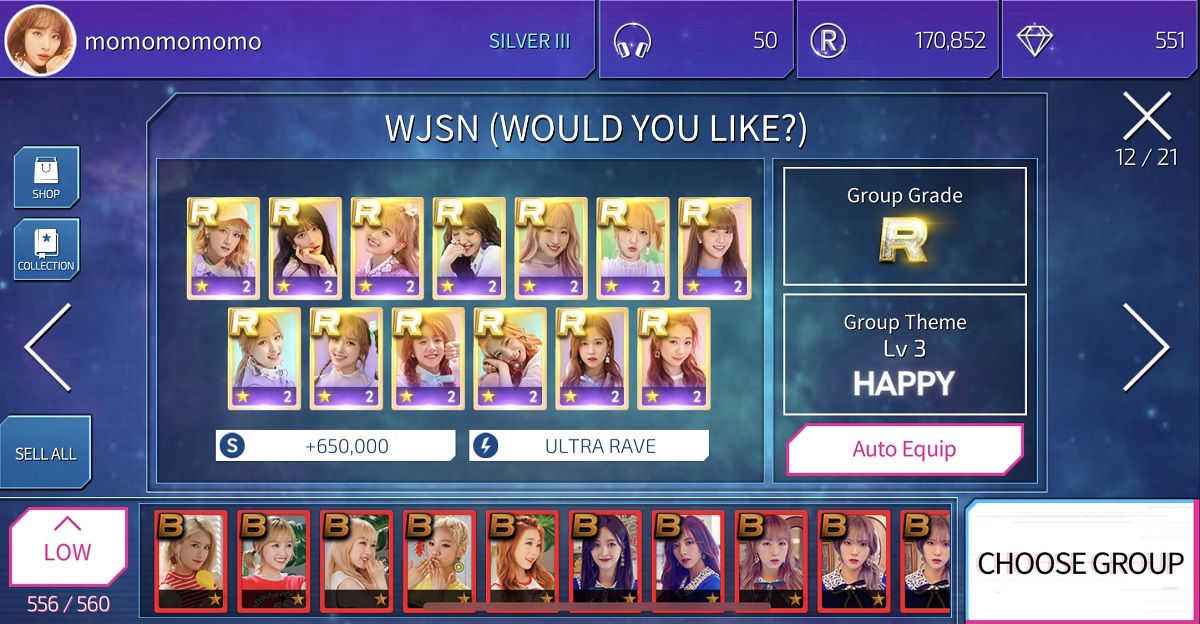
Task: View the Group Theme HAPPY panel
Action: (904, 354)
